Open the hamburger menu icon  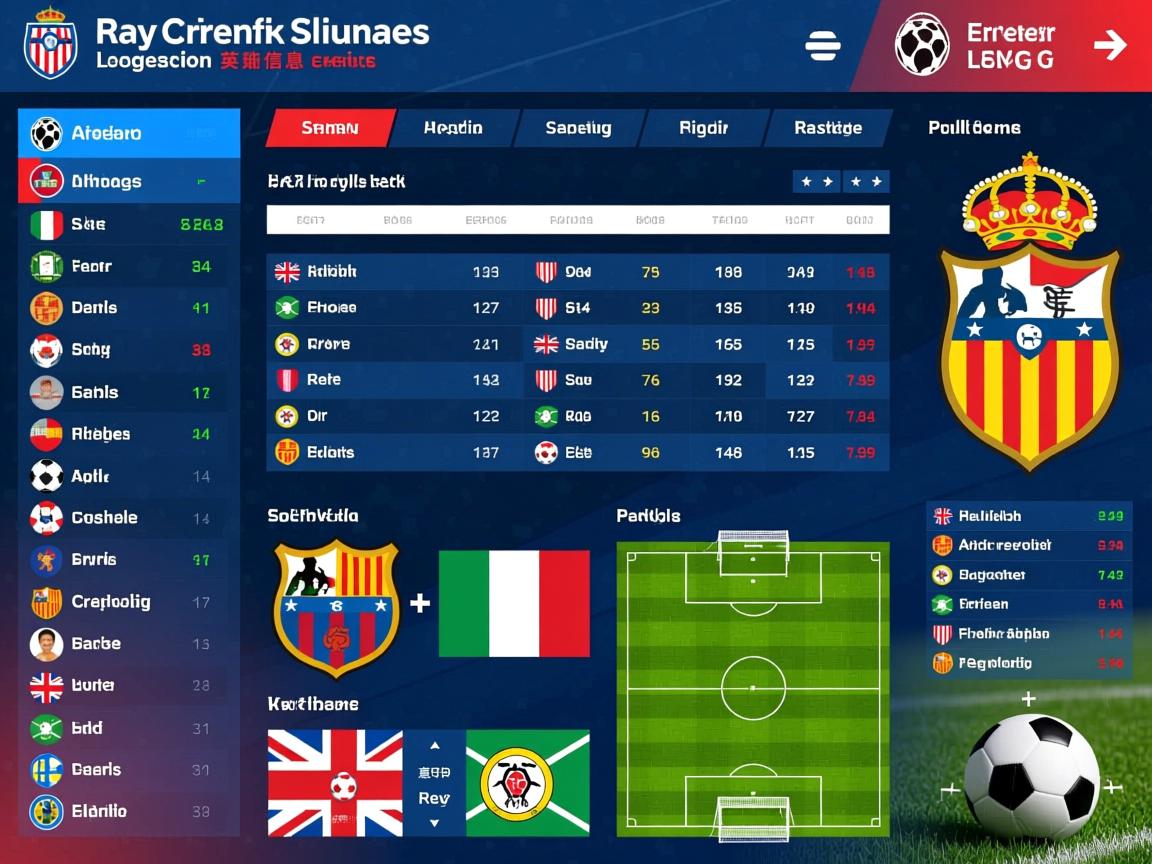coord(823,46)
